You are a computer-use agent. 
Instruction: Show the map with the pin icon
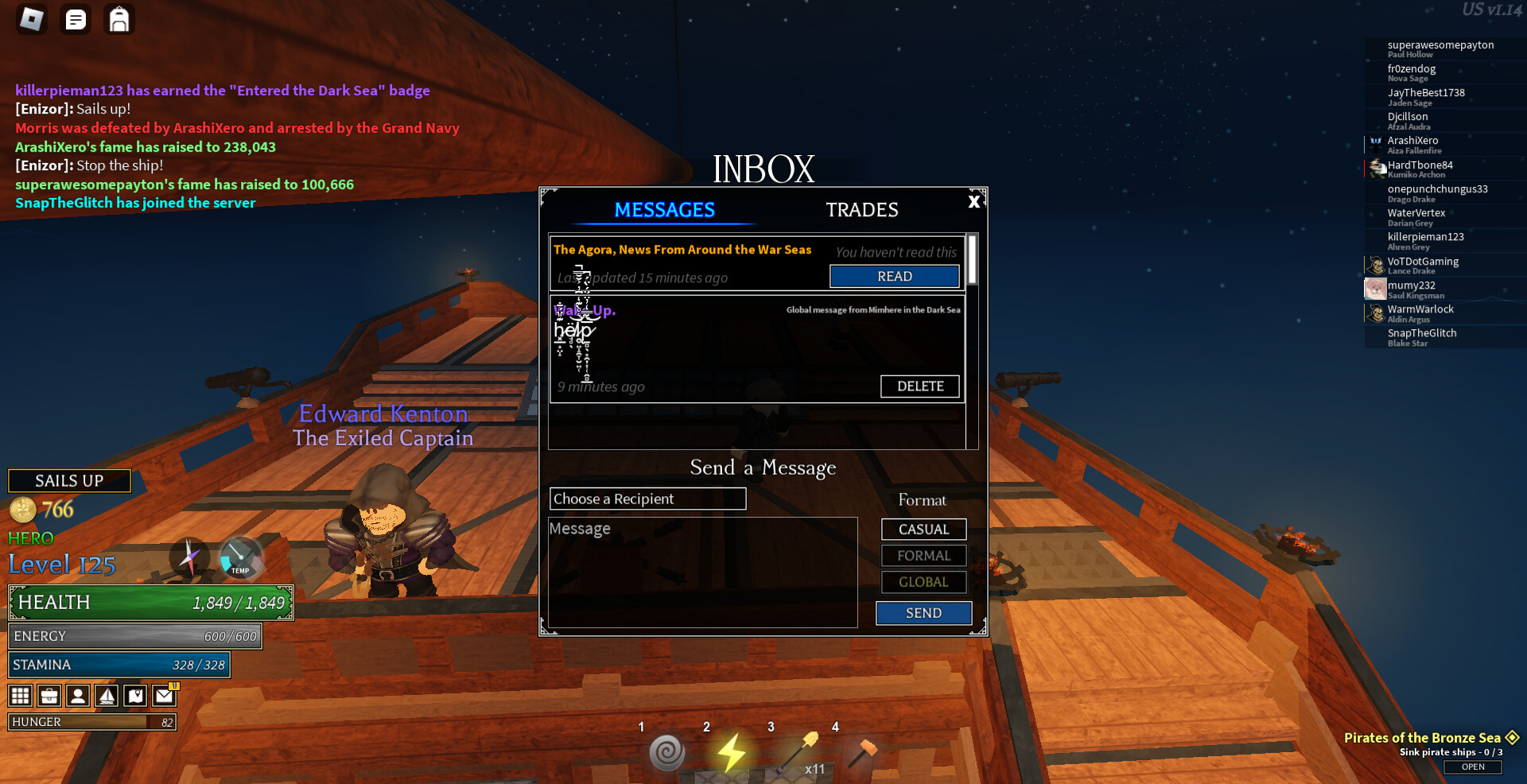click(136, 697)
